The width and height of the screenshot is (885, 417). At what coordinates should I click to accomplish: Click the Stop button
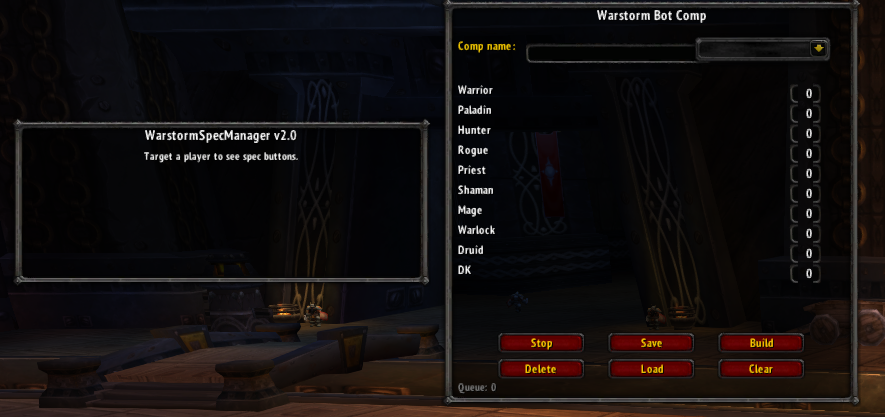coord(541,343)
